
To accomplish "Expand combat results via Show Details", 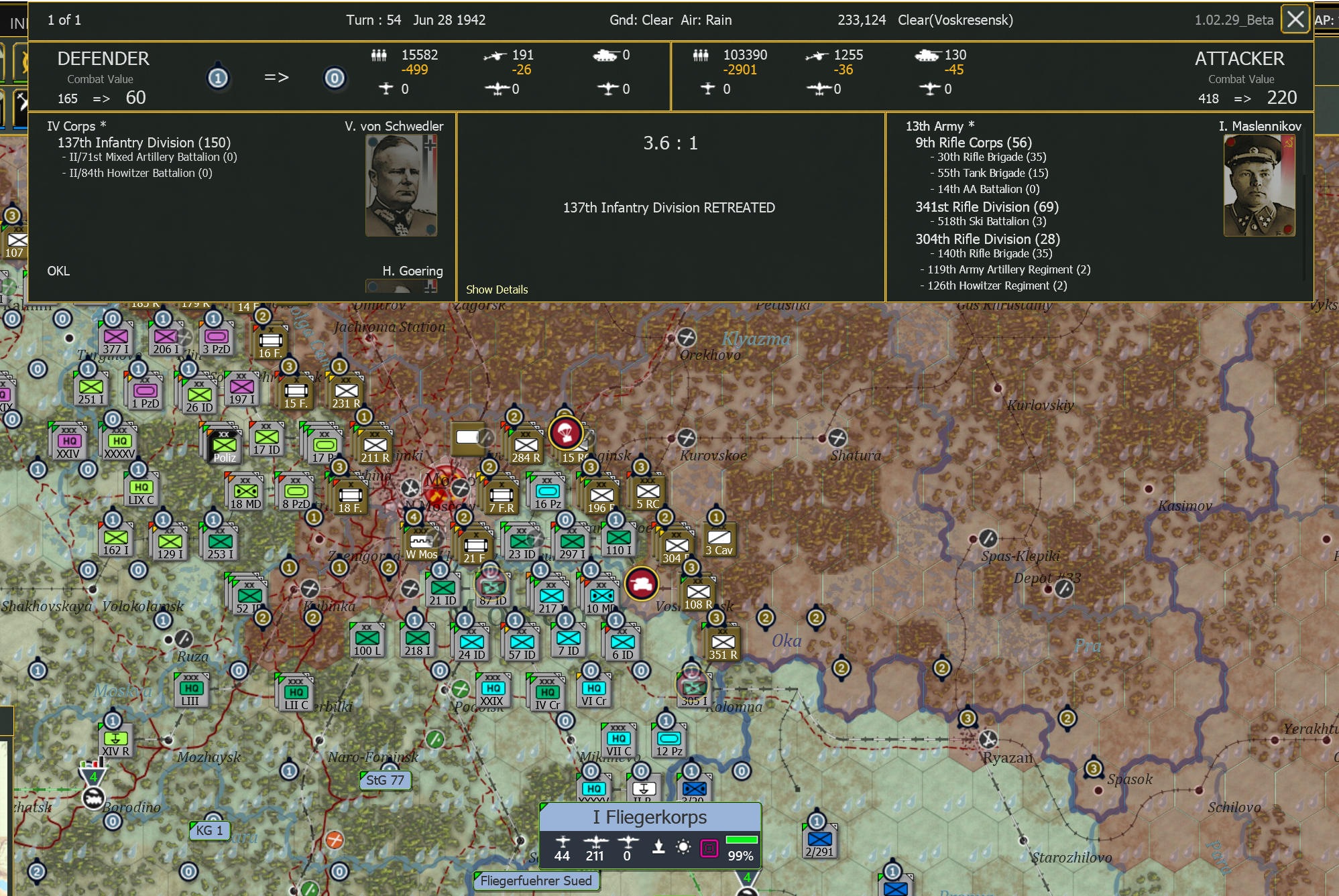I will tap(497, 290).
